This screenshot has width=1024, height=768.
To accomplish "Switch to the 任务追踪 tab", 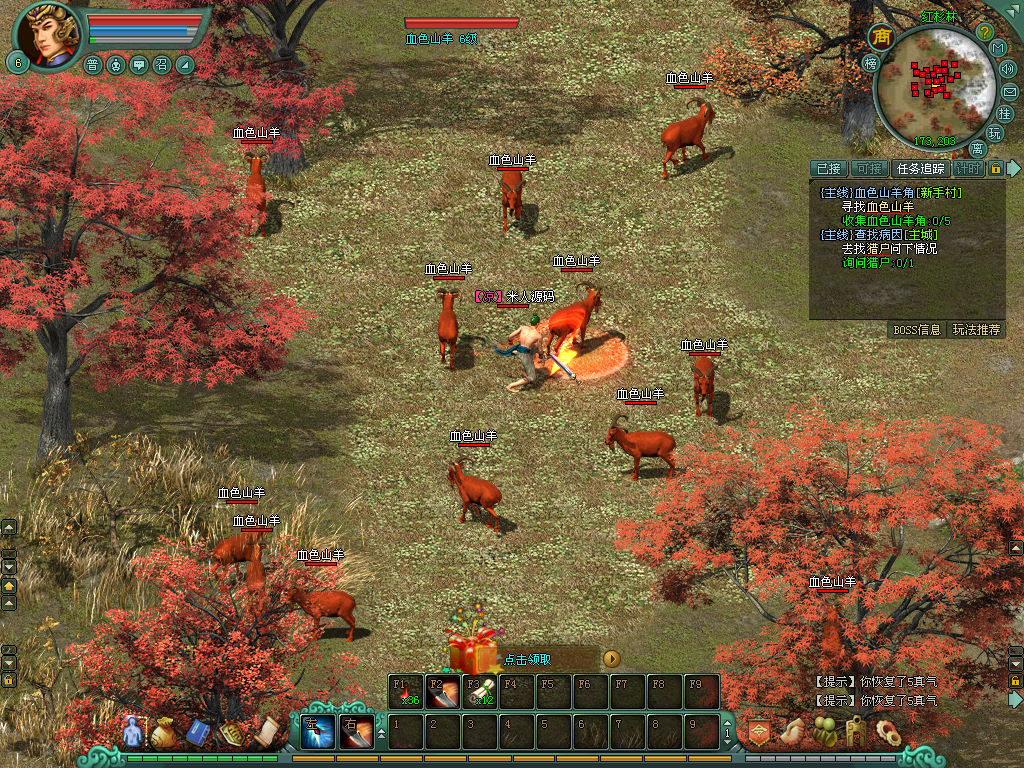I will pos(920,169).
